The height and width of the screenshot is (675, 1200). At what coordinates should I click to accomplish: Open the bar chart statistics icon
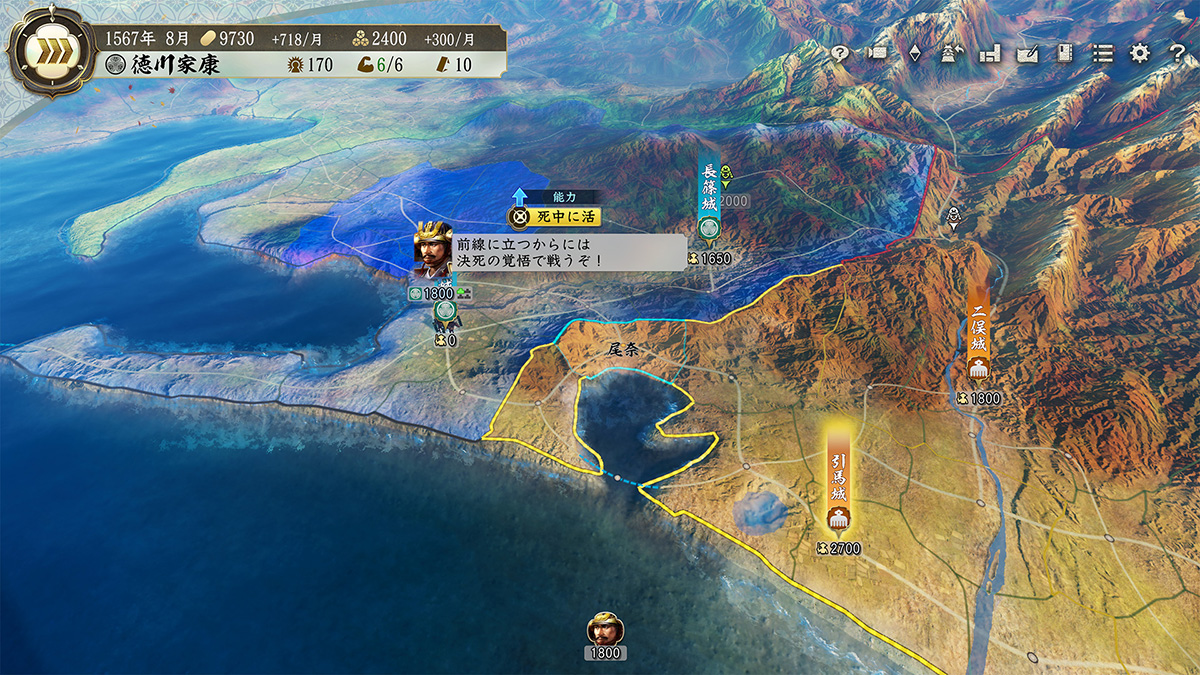click(x=990, y=54)
